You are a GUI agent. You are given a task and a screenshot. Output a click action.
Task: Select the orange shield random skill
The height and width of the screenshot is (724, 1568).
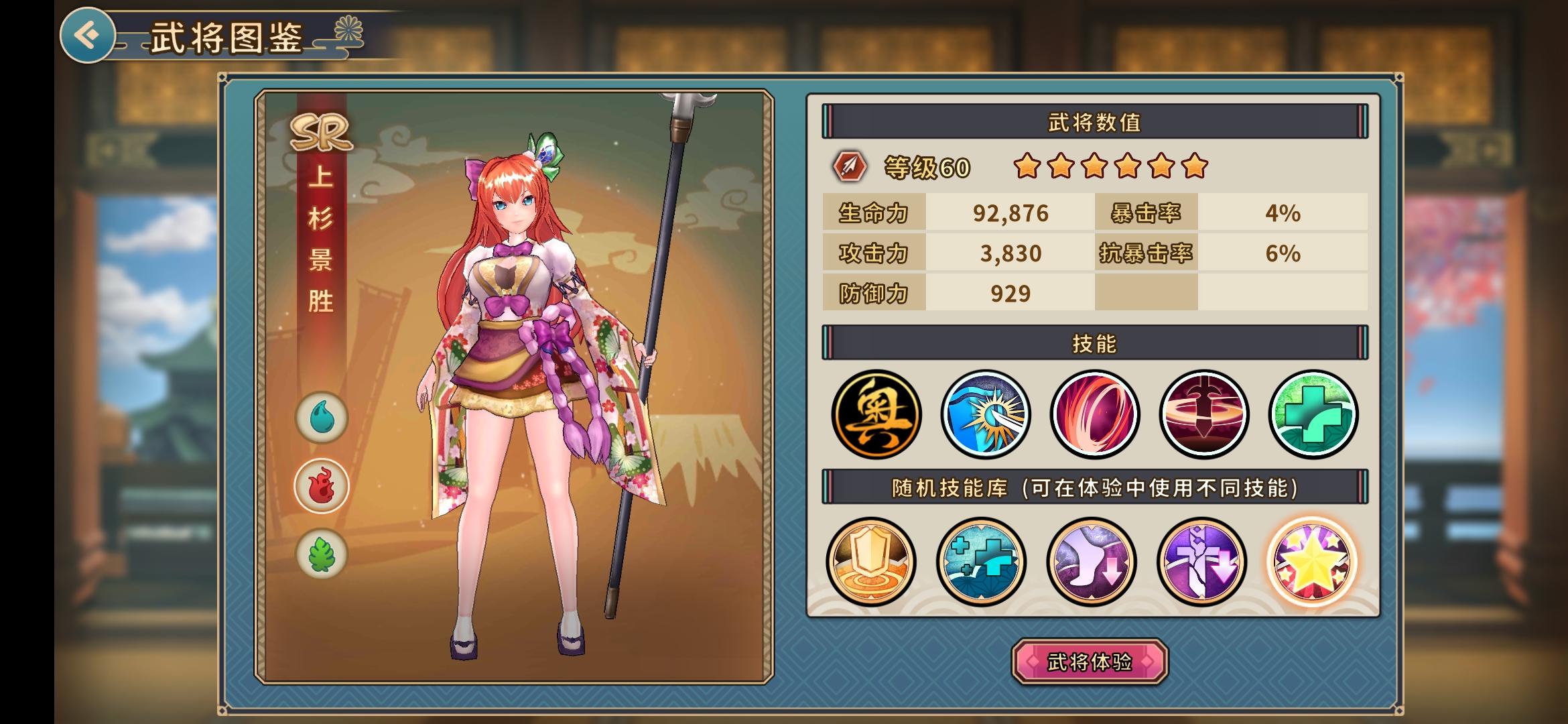click(870, 561)
